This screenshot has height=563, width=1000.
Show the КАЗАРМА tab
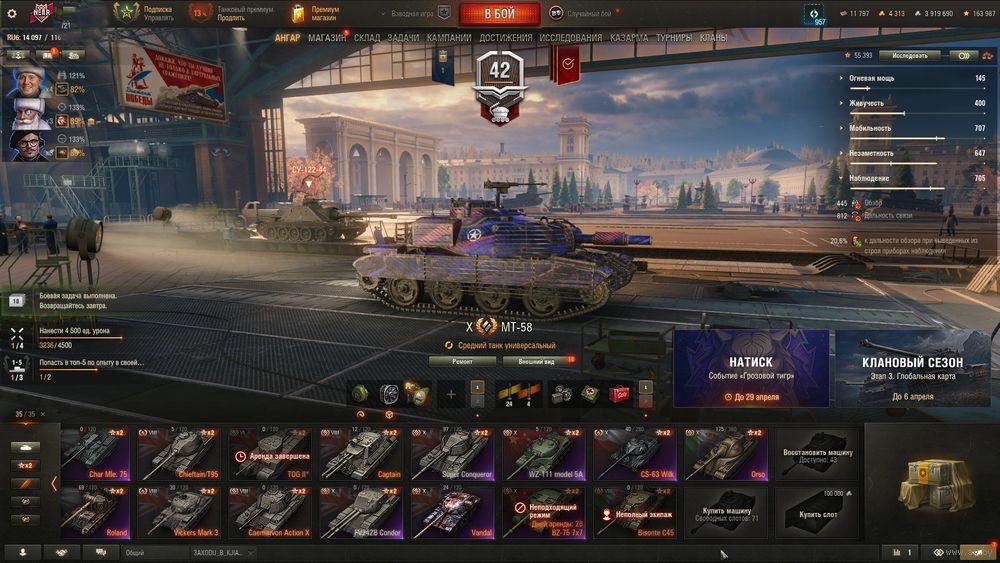click(629, 38)
